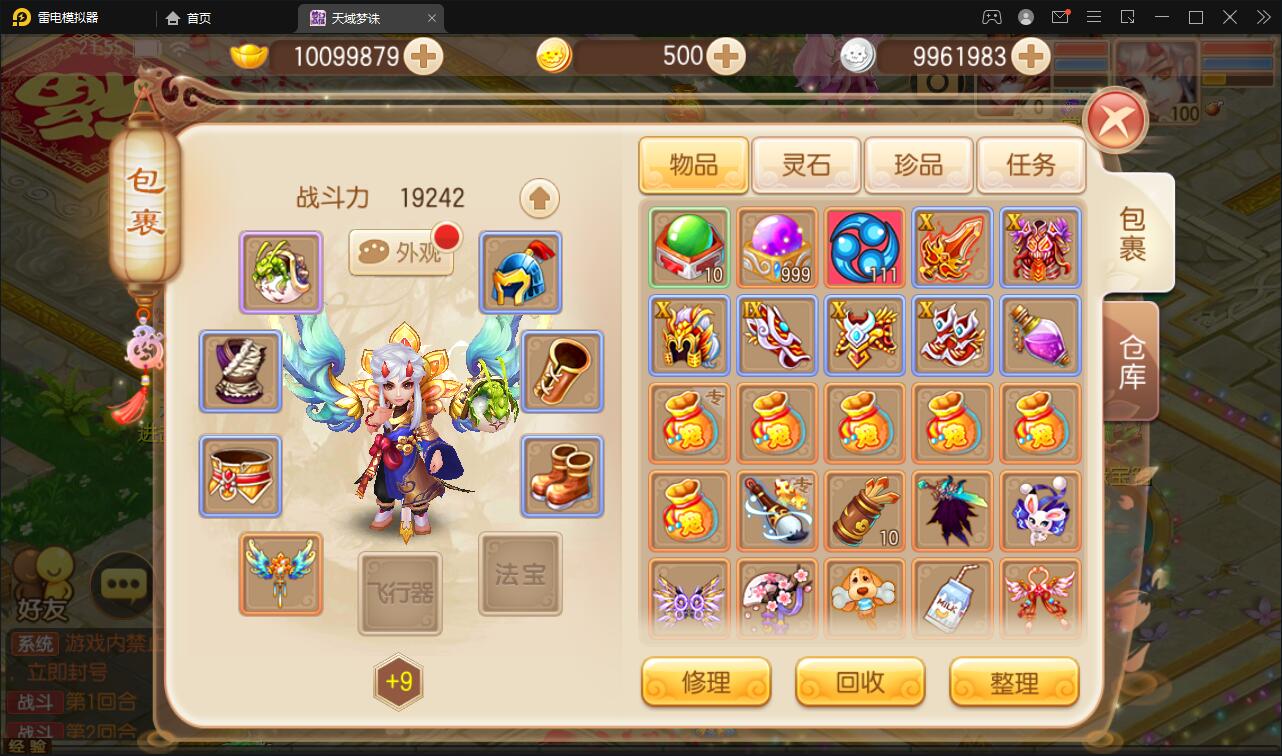The width and height of the screenshot is (1282, 756).
Task: Choose the 回收 recycle button
Action: (x=860, y=682)
